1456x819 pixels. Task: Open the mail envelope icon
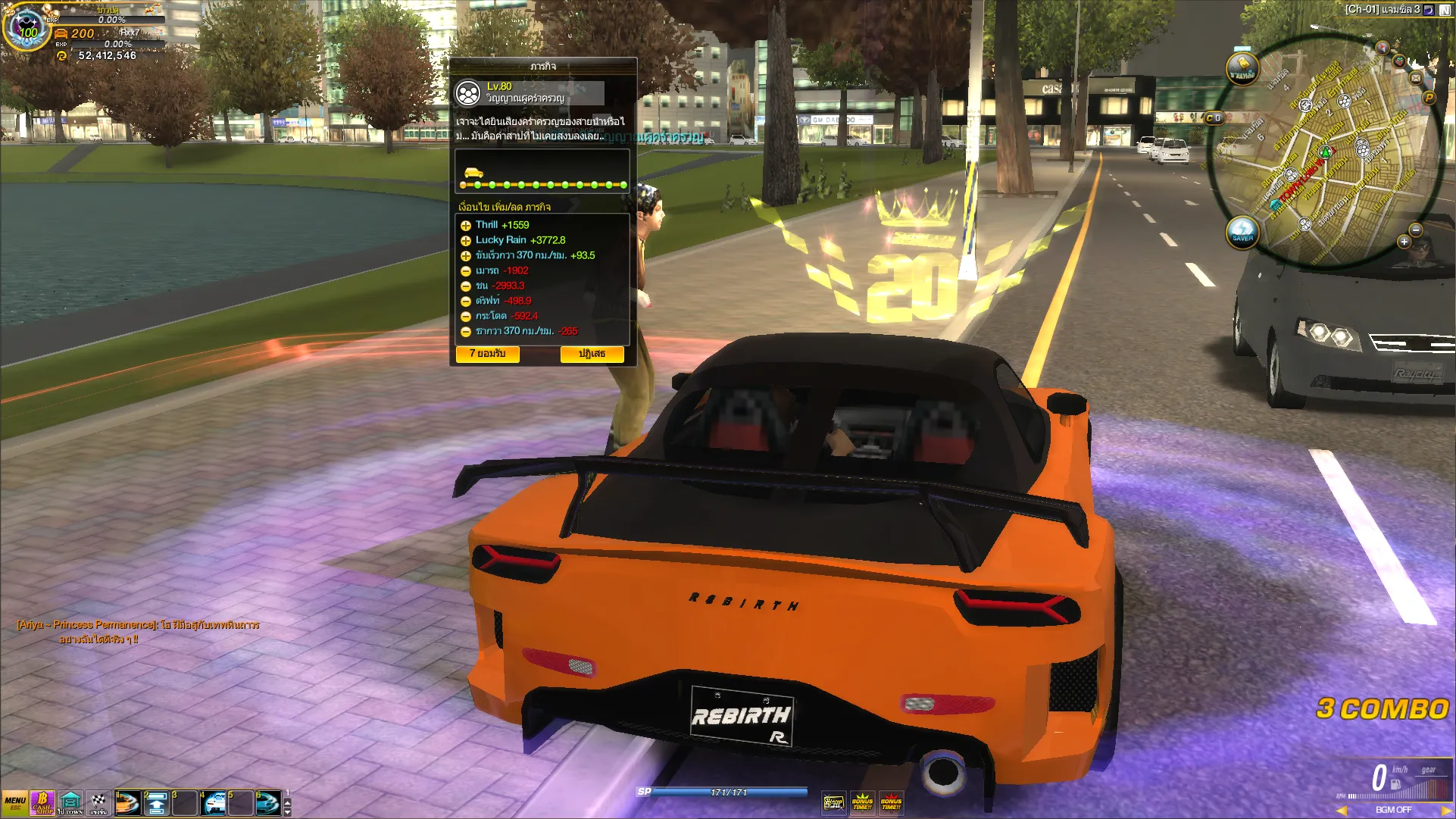[x=1415, y=77]
